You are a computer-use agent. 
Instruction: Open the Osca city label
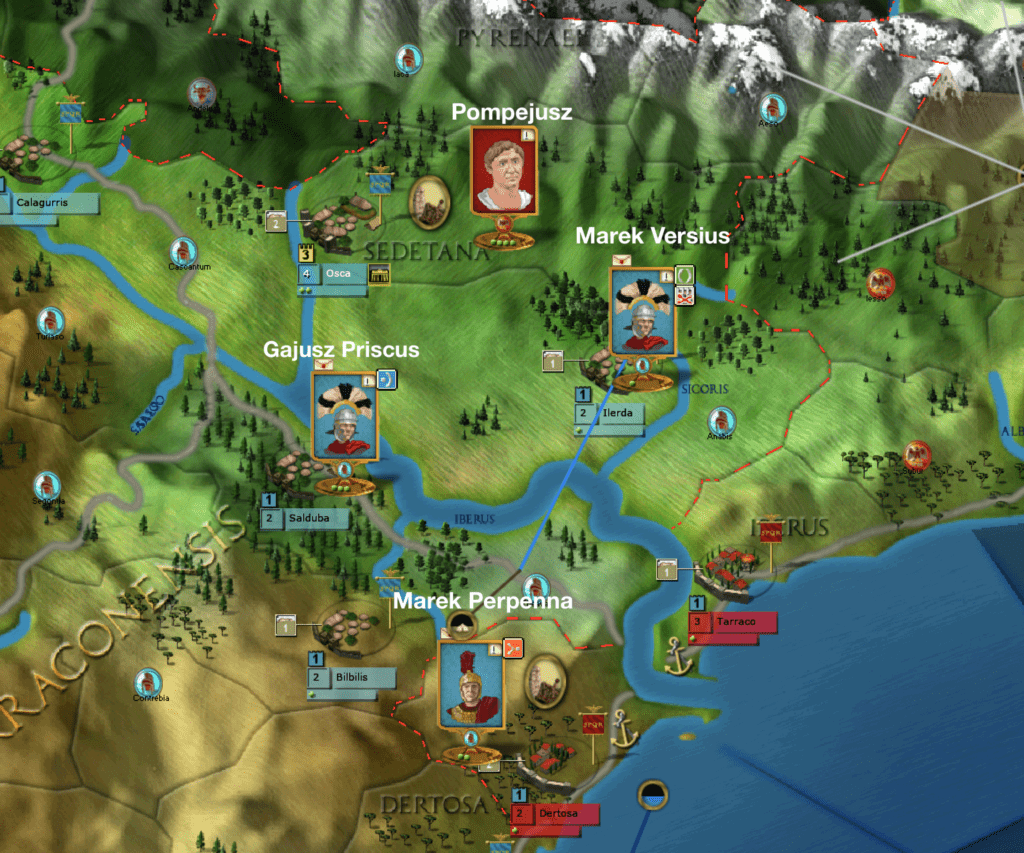[342, 275]
